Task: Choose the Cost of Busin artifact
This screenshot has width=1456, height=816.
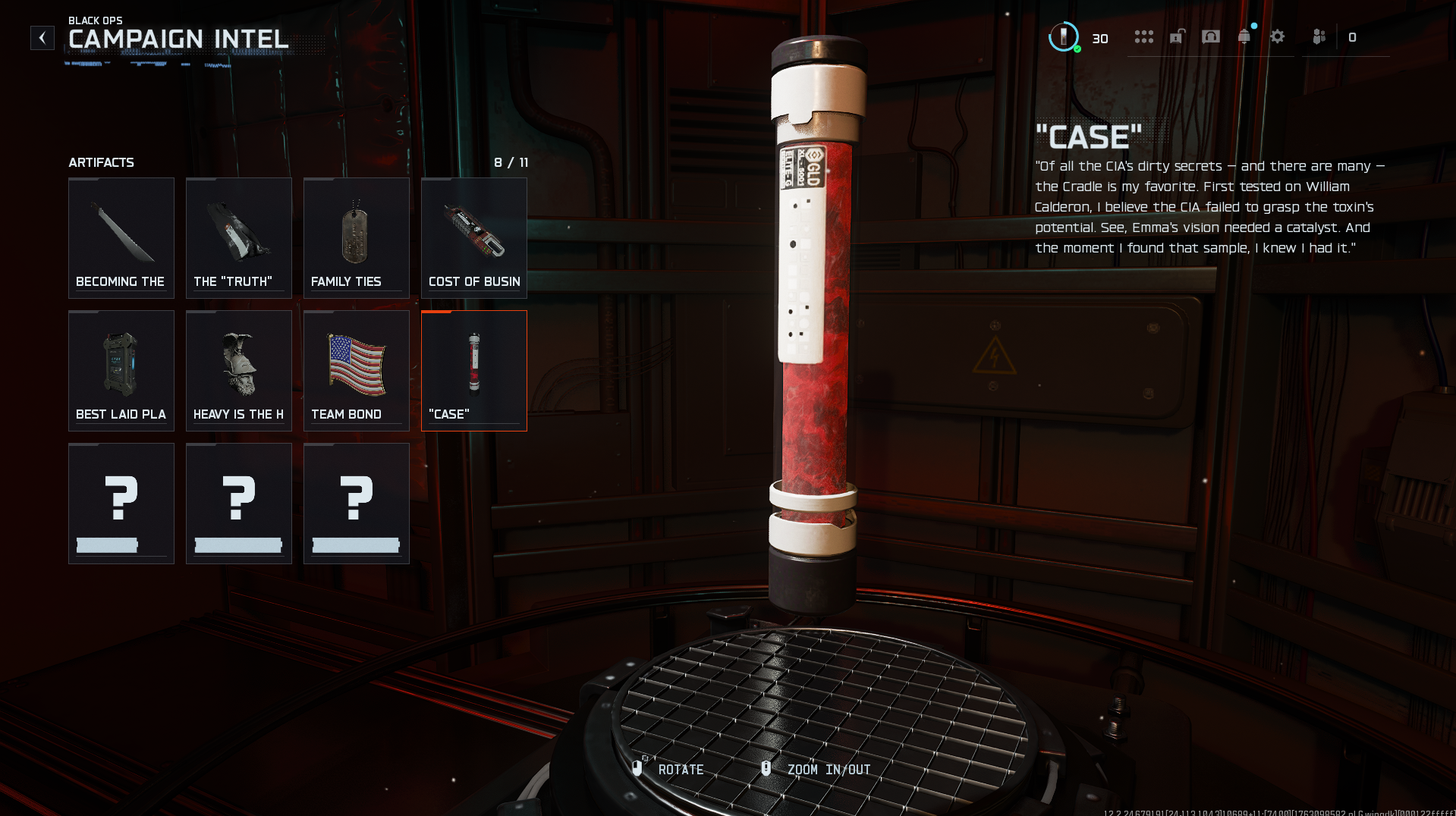Action: click(474, 238)
